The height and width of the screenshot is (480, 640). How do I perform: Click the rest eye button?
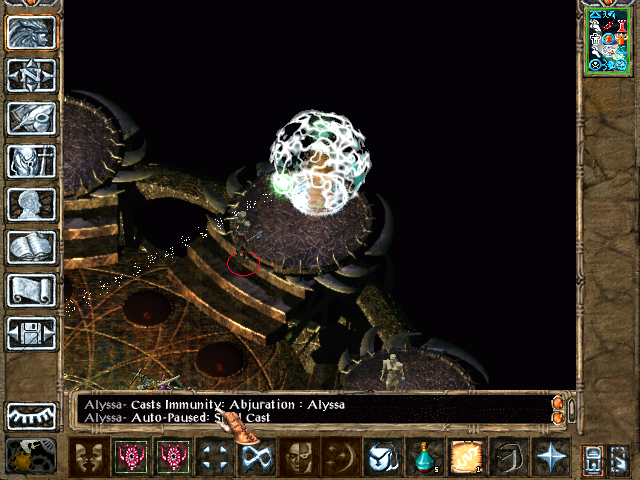pos(31,416)
